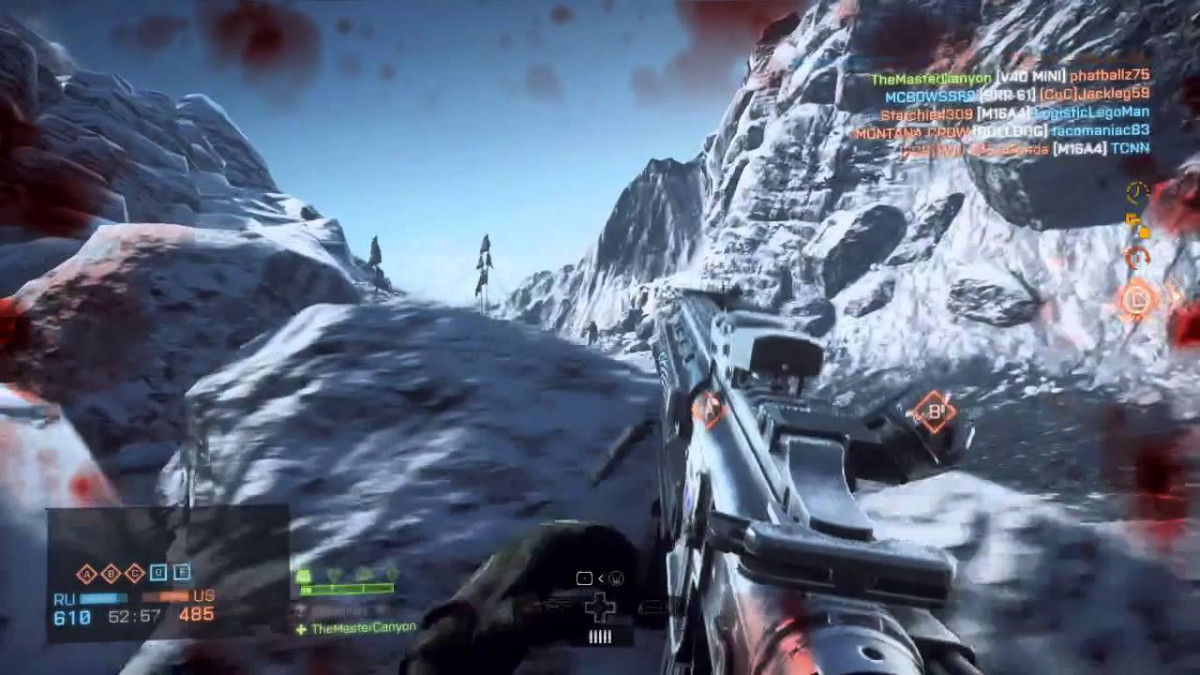
Task: Select objective B flag on the minimap panel
Action: coord(109,573)
